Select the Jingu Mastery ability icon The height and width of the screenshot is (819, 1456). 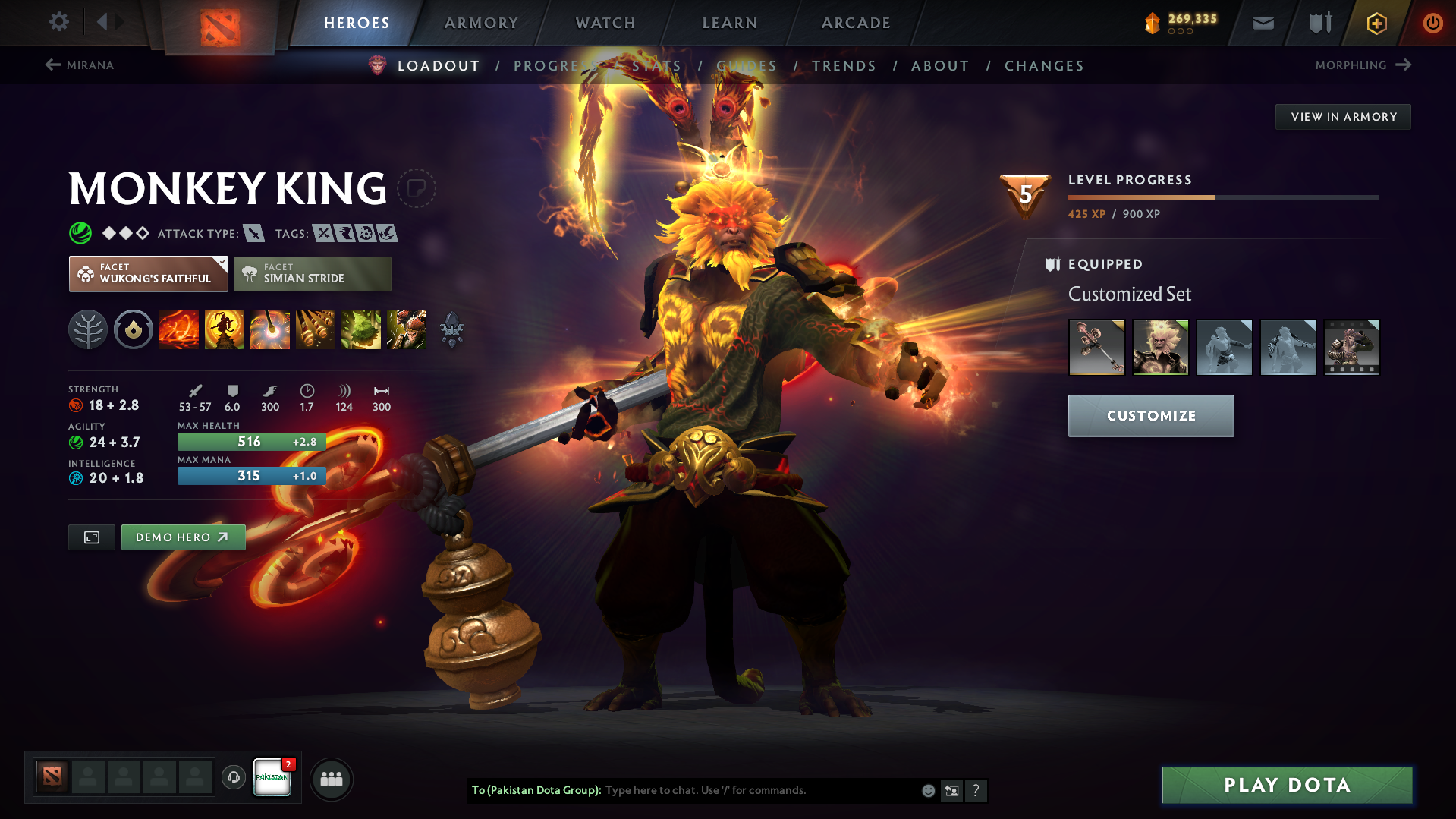(x=316, y=329)
